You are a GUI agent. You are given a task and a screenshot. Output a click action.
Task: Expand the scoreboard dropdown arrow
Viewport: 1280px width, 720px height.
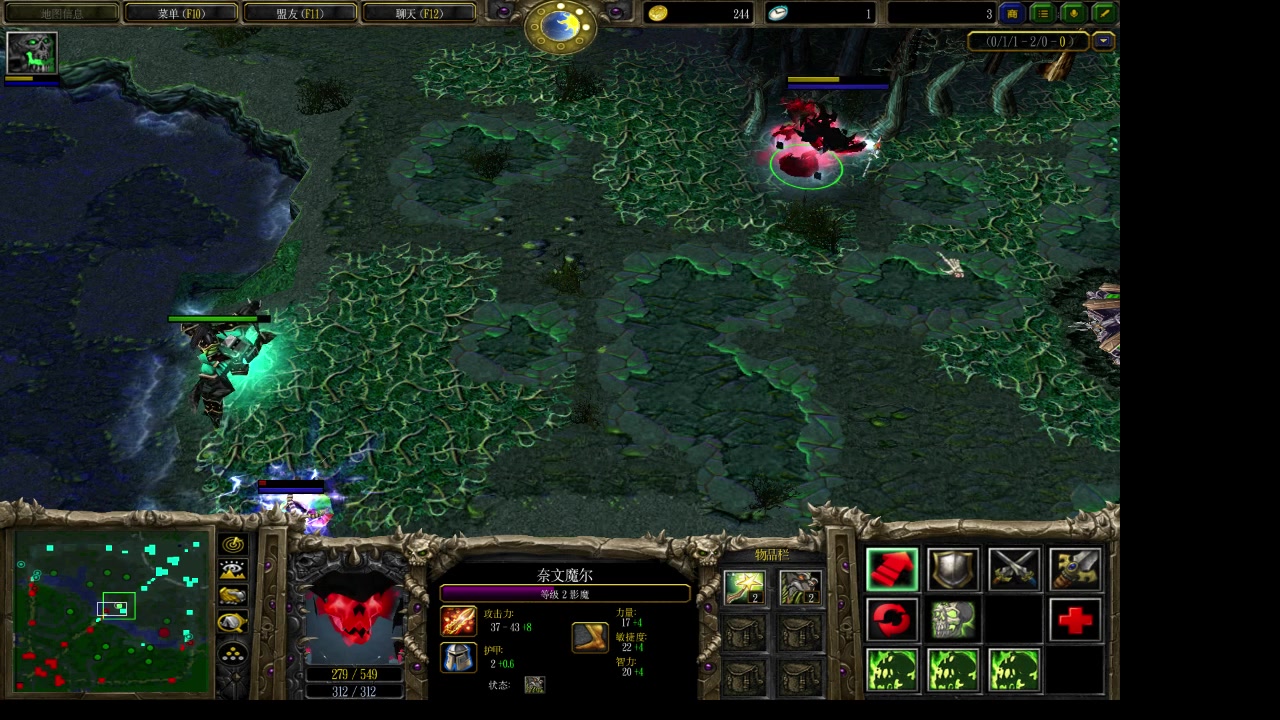tap(1103, 42)
